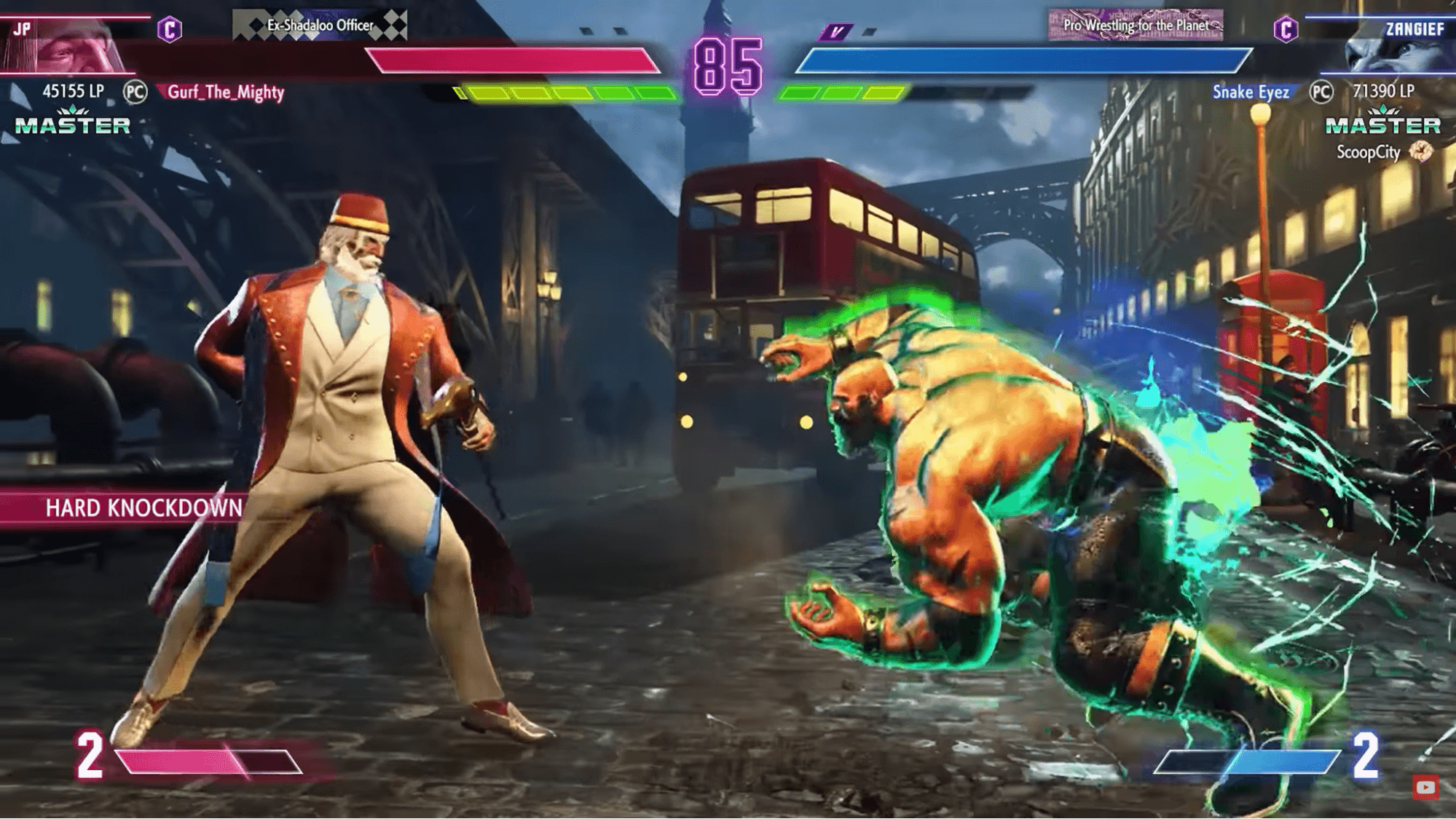Screen dimensions: 1456x819
Task: Click the Snake Eyez player name
Action: click(x=1251, y=92)
